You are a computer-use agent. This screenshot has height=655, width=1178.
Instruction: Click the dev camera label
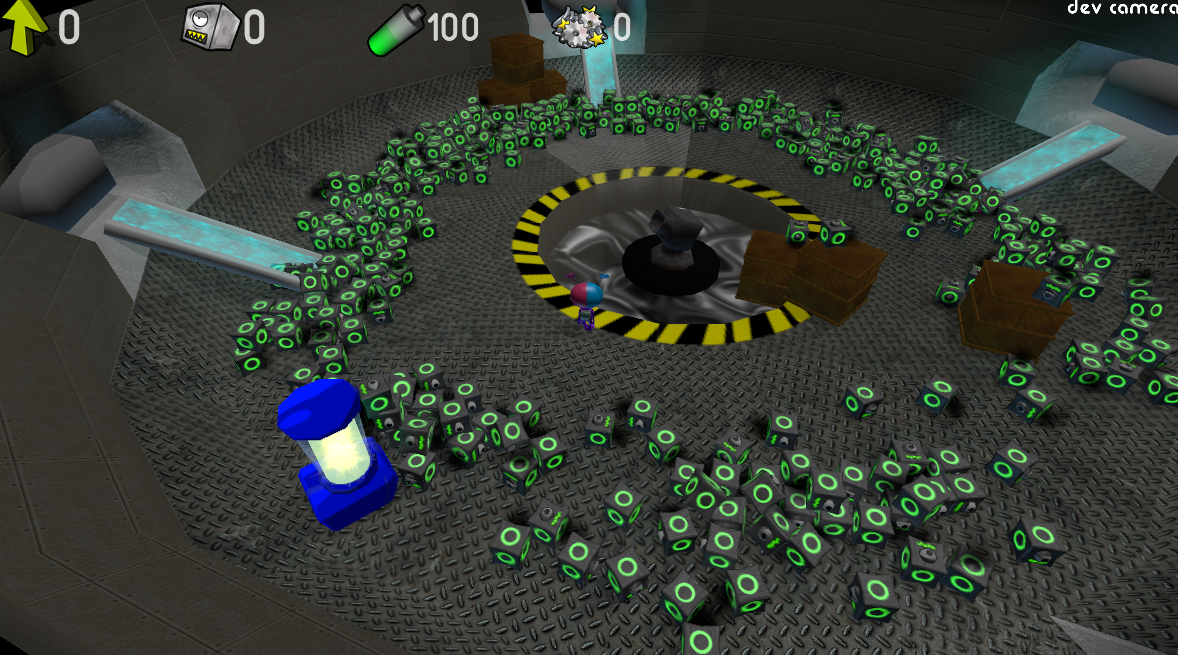click(x=1121, y=8)
